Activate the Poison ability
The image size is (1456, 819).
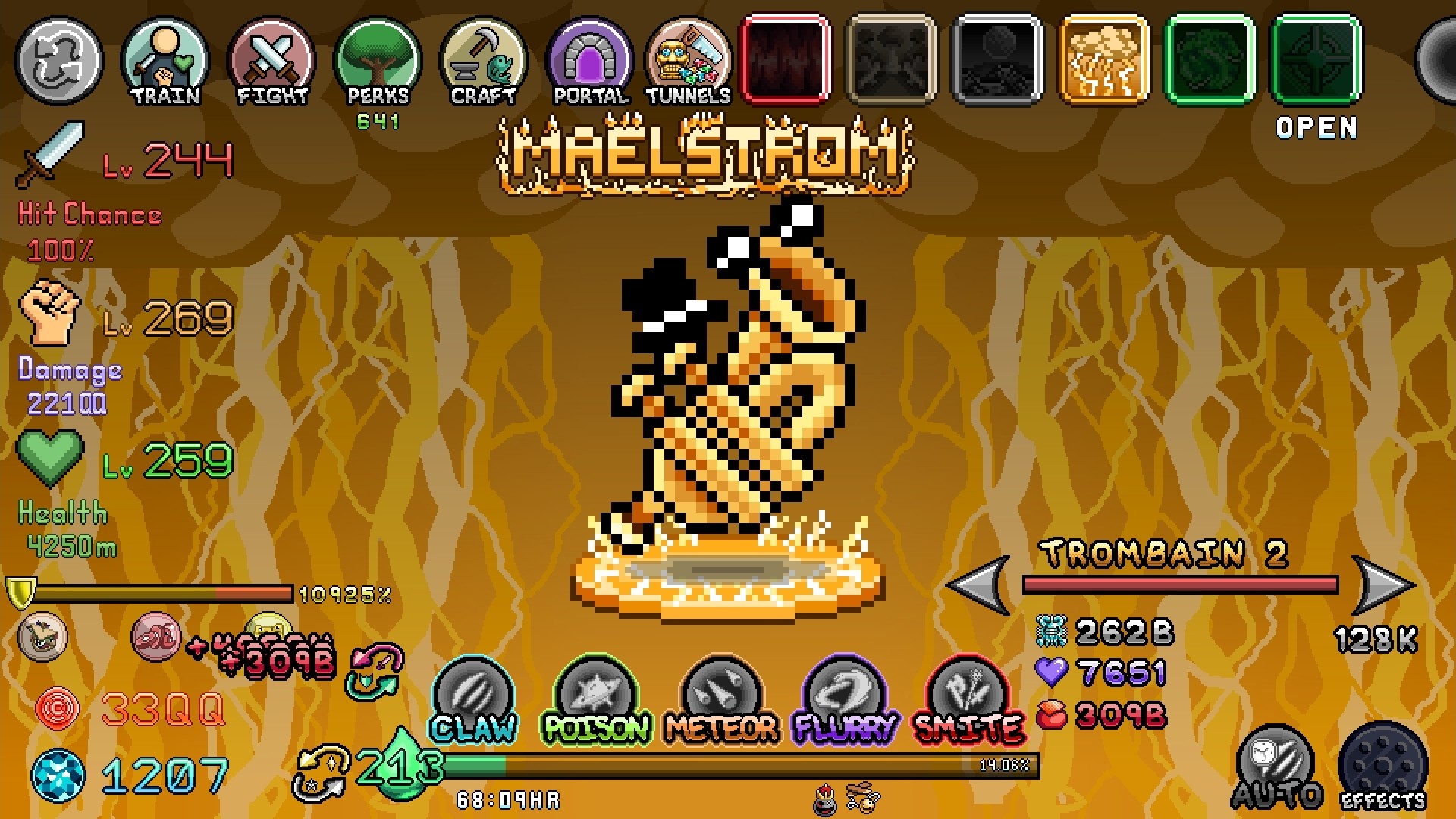596,698
